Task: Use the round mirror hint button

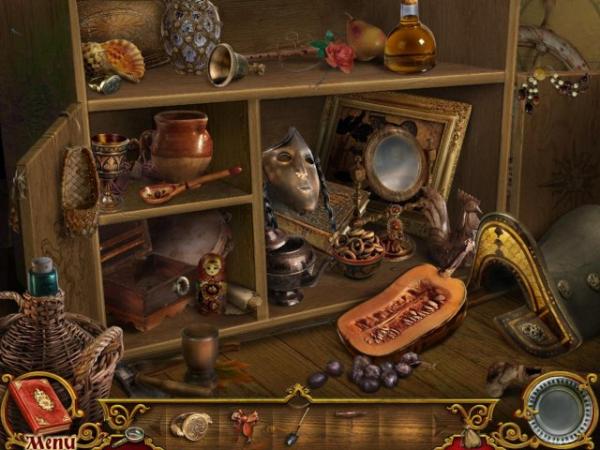Action: (x=559, y=408)
